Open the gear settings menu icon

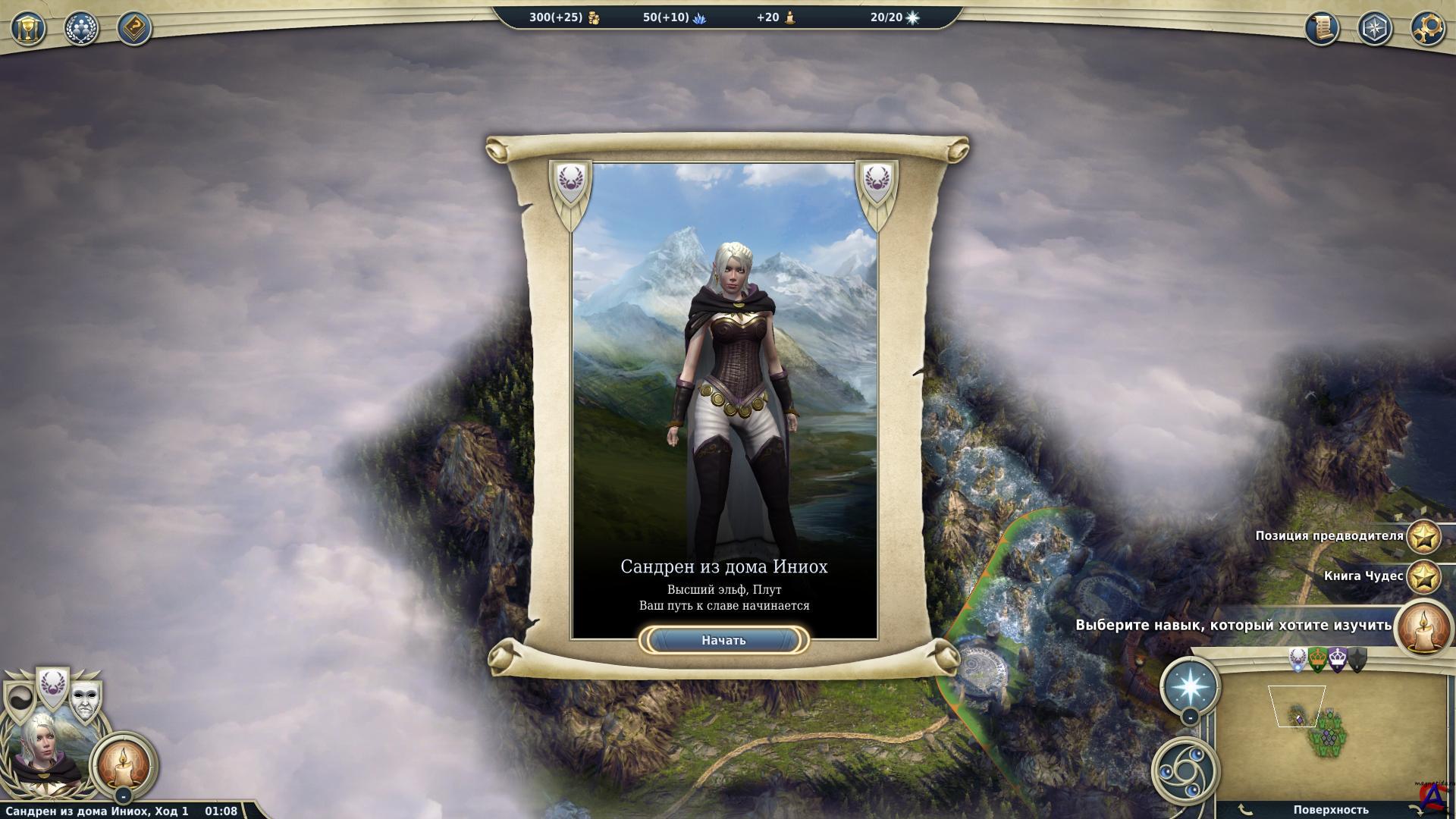[x=1427, y=29]
